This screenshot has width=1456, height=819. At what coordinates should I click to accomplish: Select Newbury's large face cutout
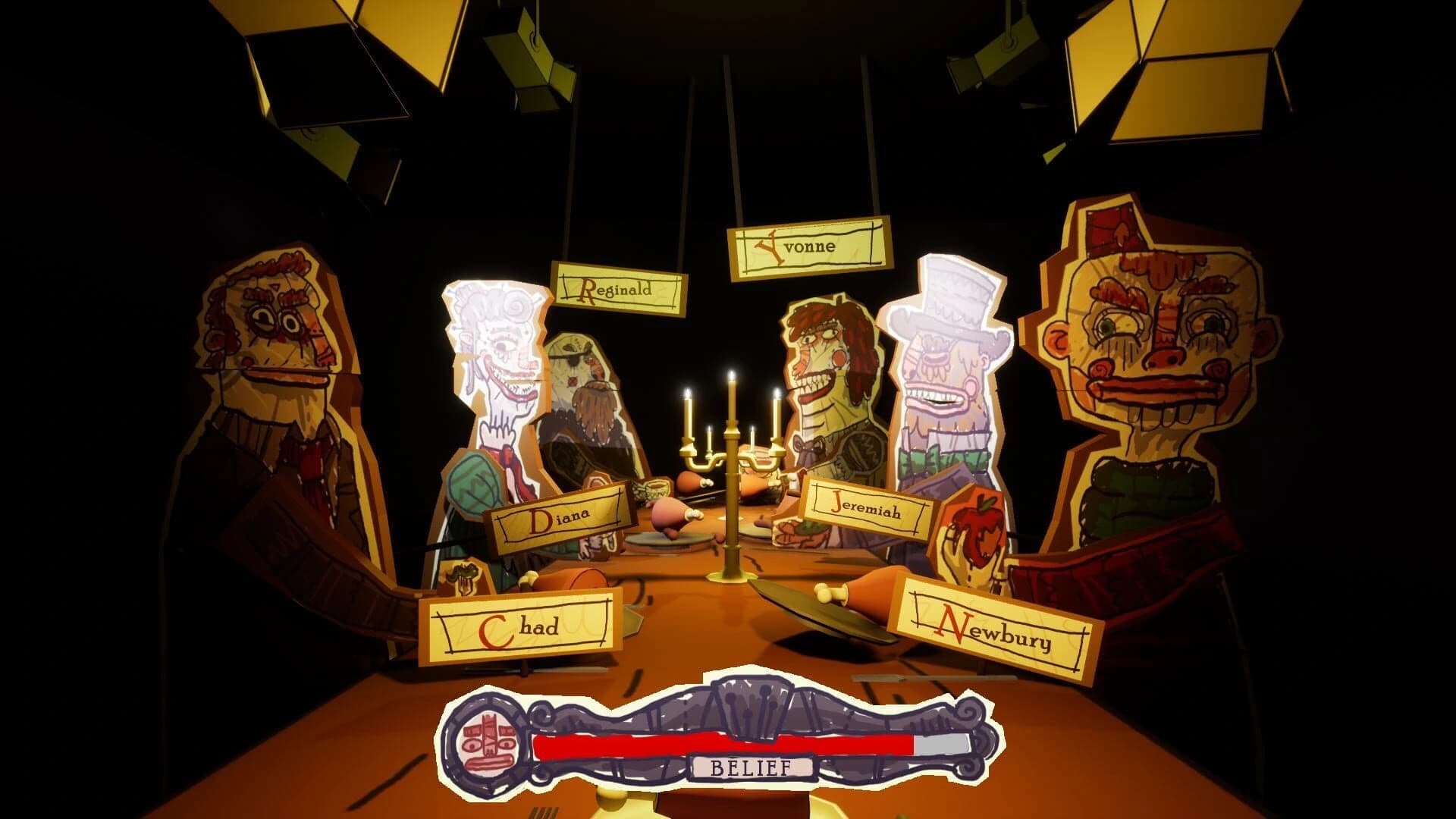pyautogui.click(x=1153, y=364)
